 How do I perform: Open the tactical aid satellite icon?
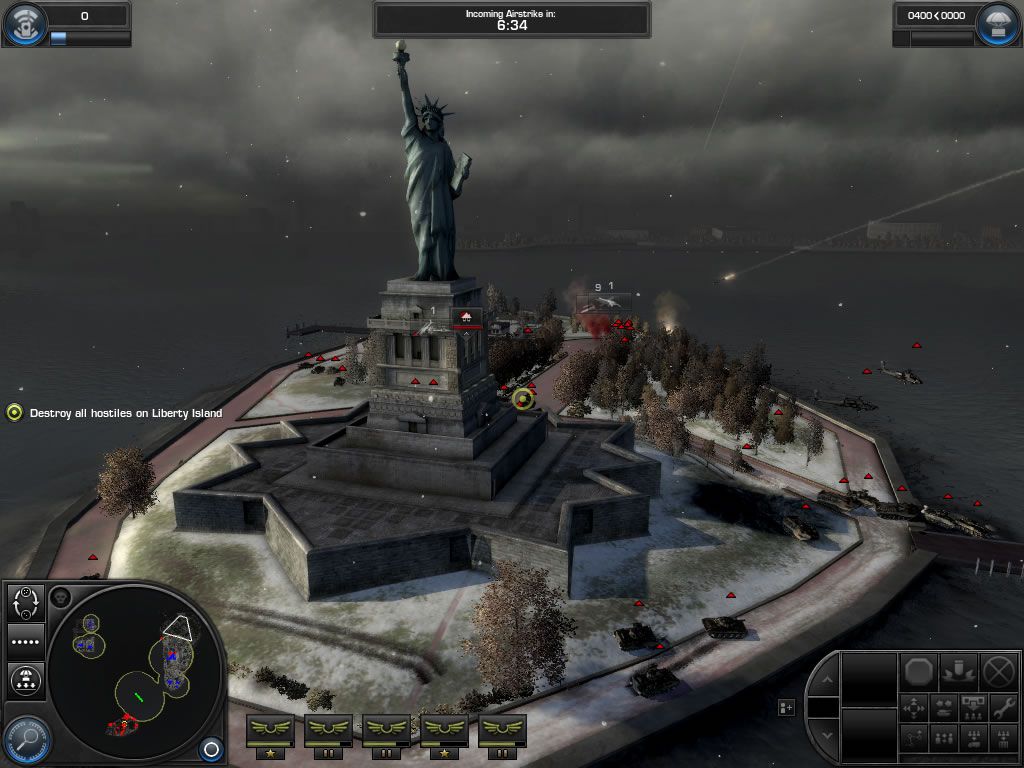click(x=24, y=25)
